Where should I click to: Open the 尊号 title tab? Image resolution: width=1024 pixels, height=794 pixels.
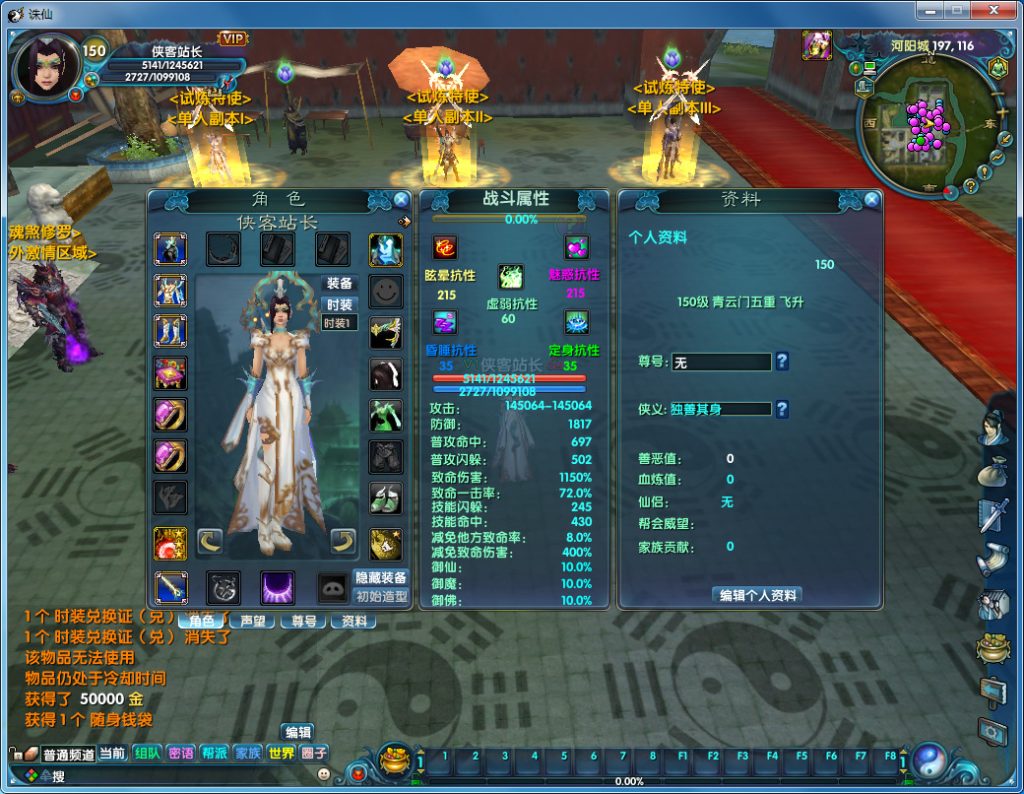tap(302, 620)
